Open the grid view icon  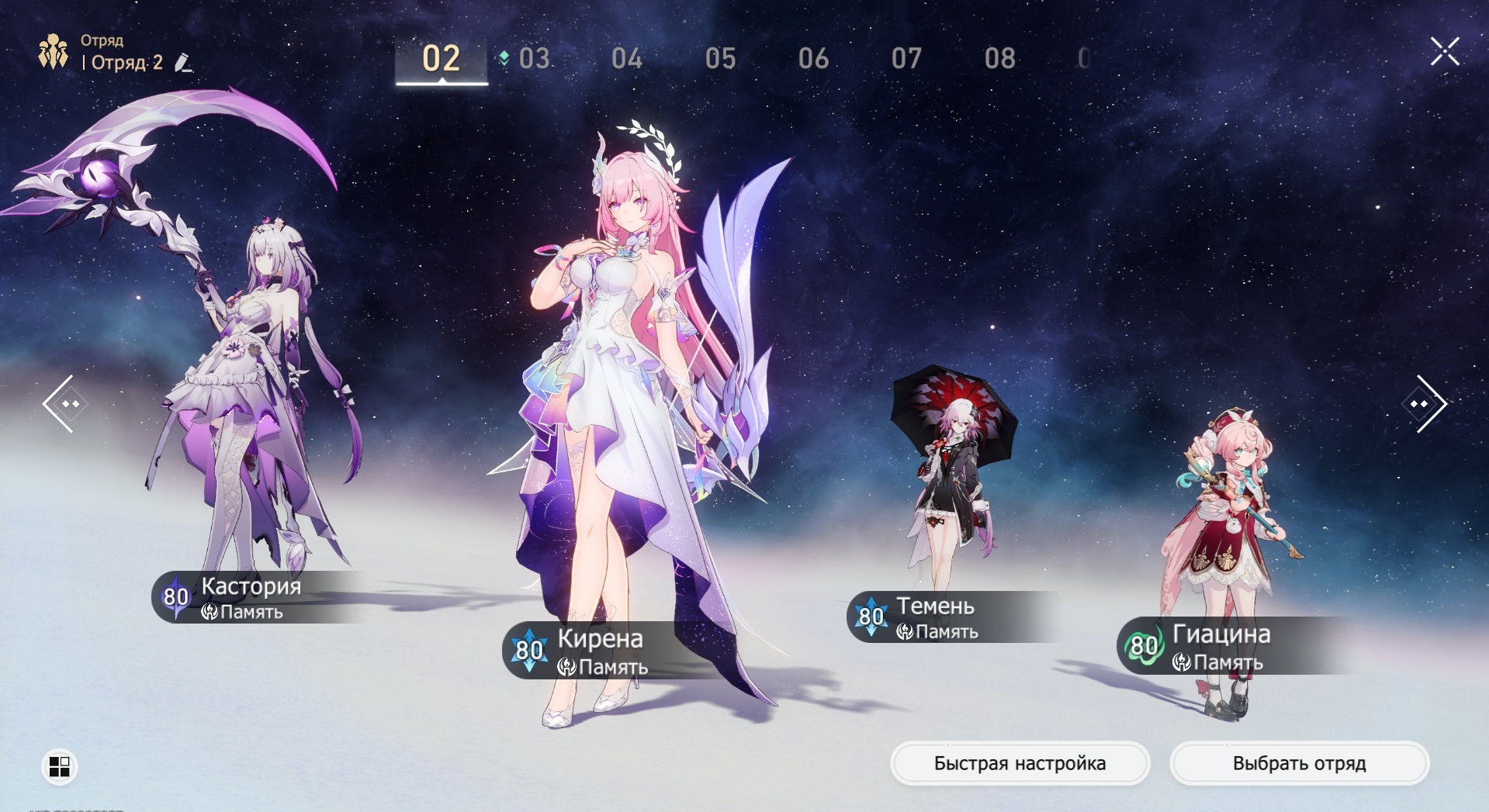[x=59, y=766]
